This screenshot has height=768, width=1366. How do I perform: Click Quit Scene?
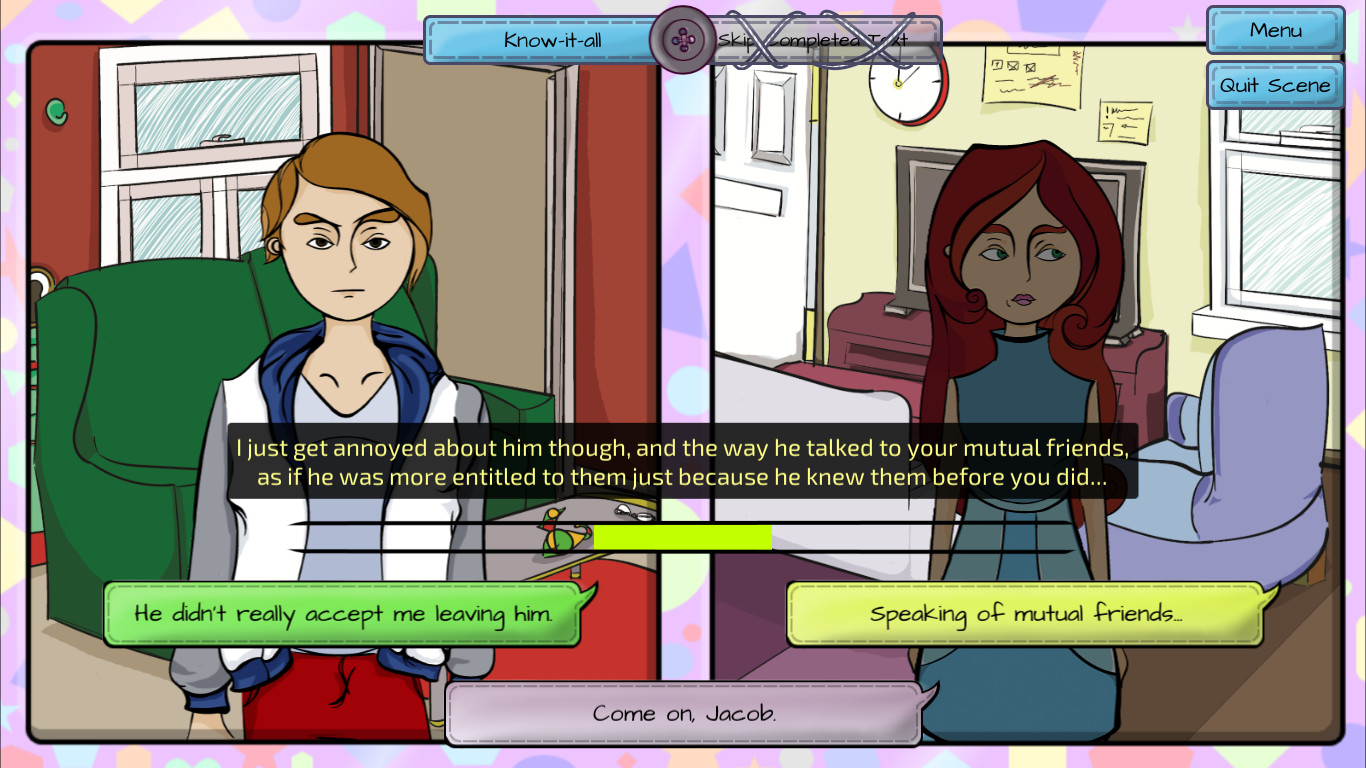point(1274,85)
